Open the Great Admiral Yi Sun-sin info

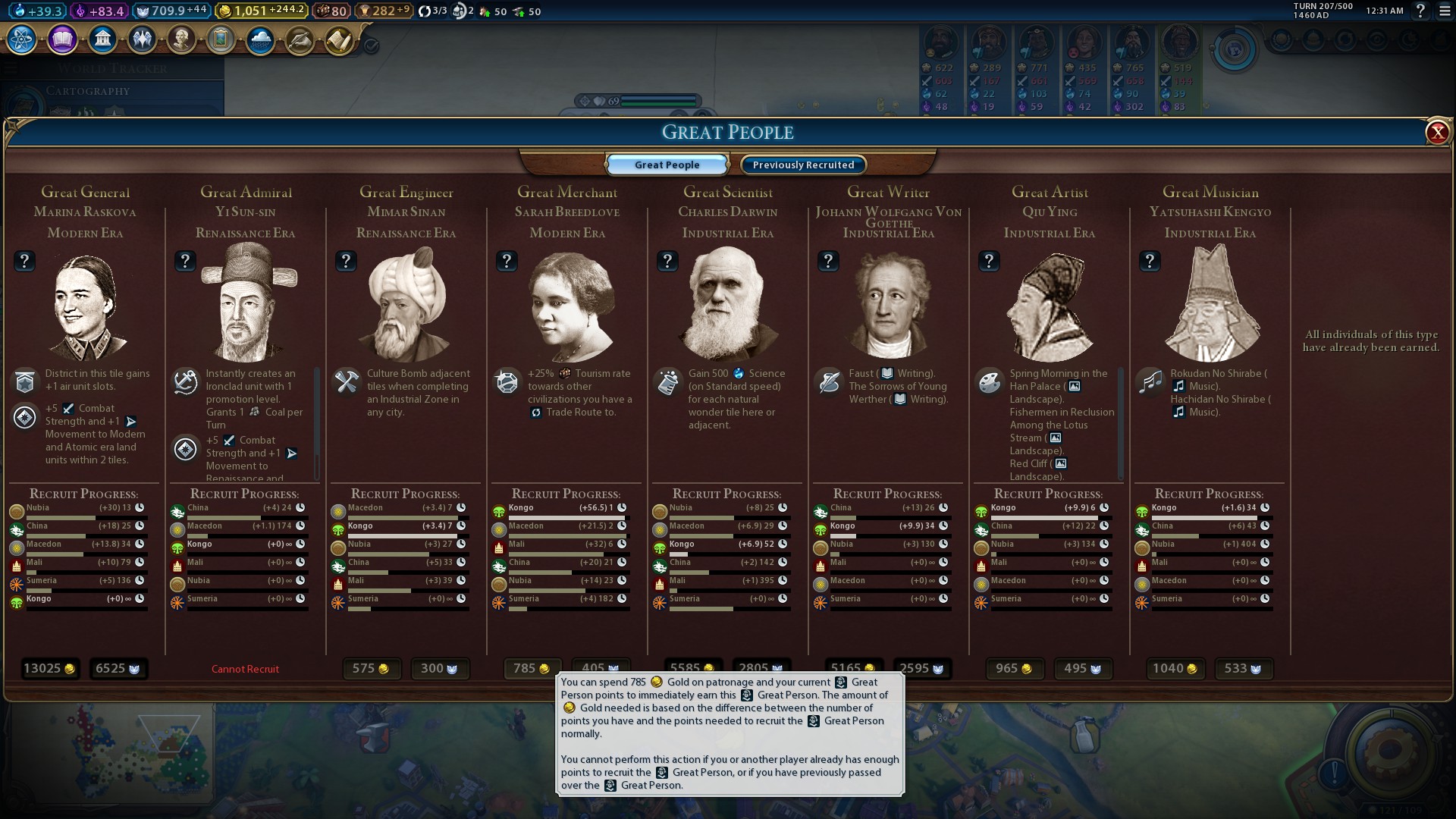point(185,262)
